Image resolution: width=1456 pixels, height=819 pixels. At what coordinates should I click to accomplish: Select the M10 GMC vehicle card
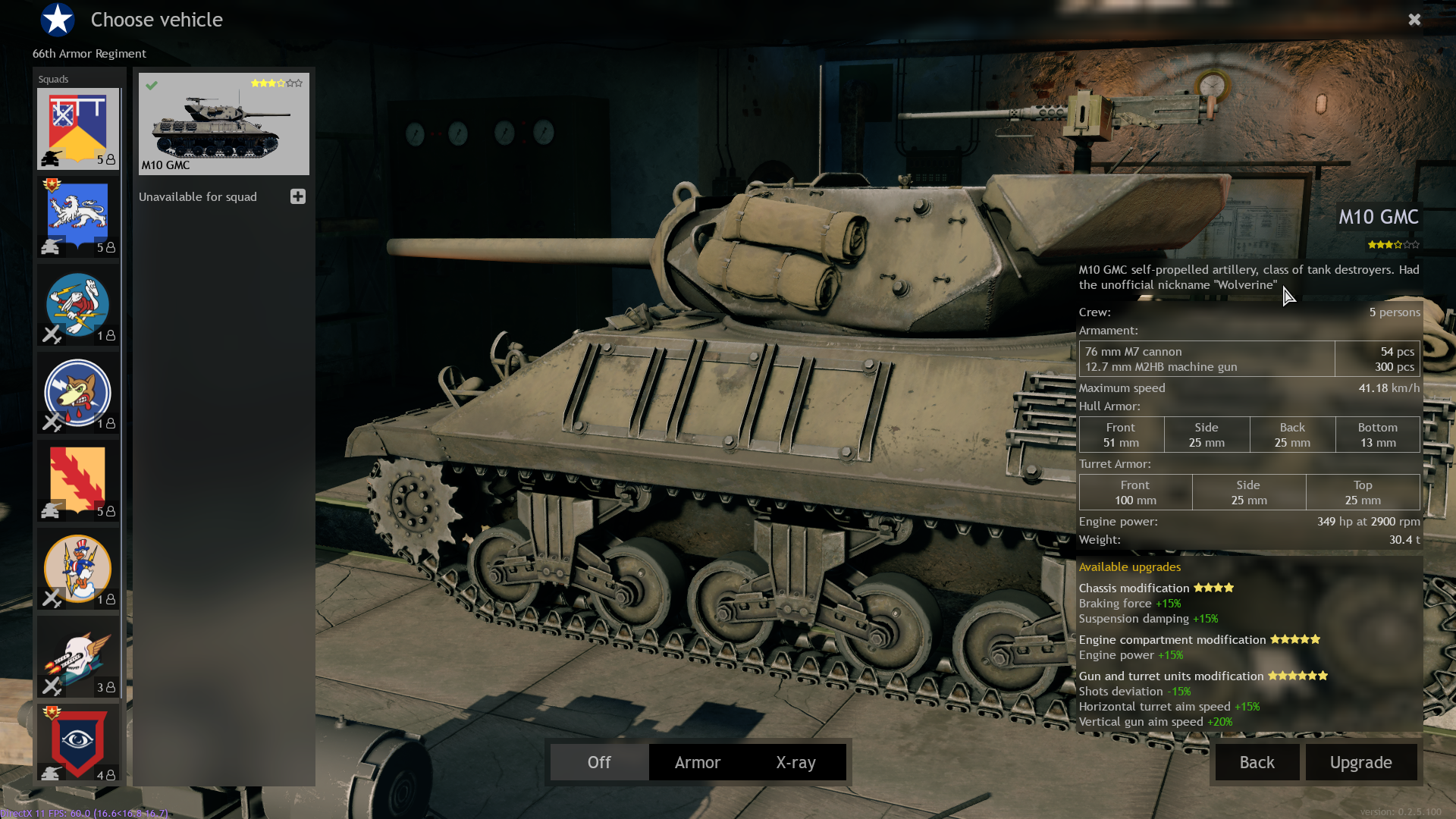(x=224, y=124)
